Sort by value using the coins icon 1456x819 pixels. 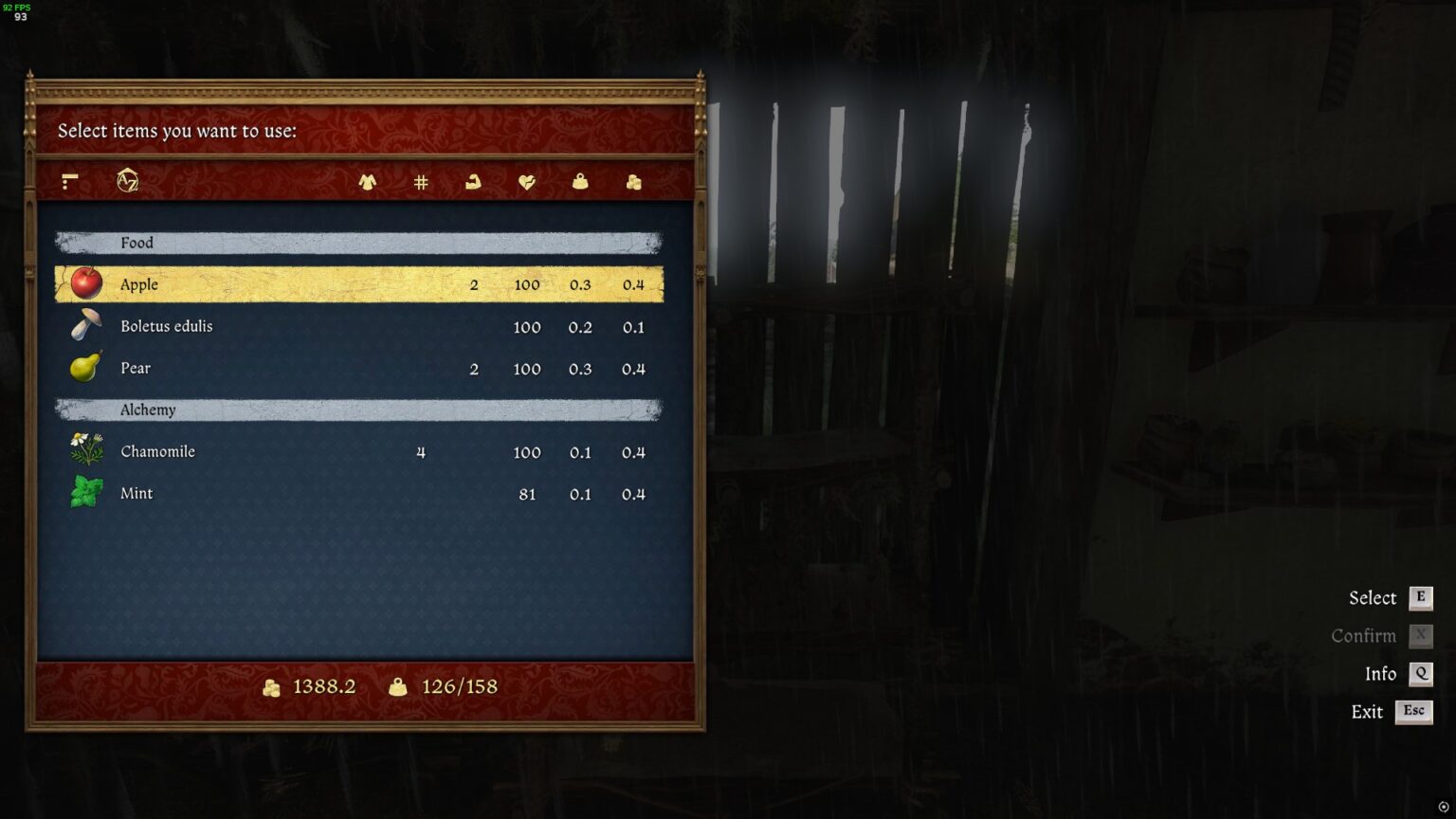[634, 182]
